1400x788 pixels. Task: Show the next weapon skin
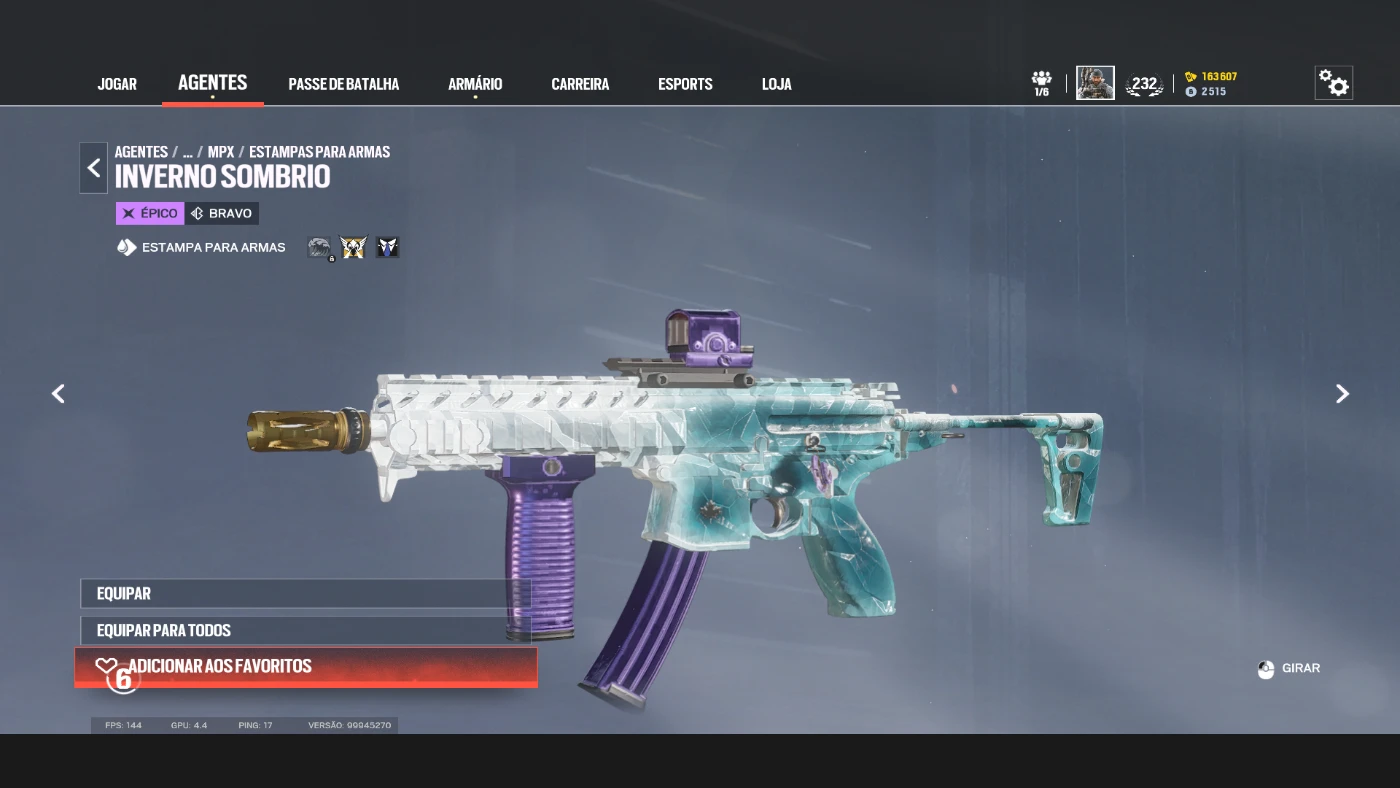[x=1342, y=394]
